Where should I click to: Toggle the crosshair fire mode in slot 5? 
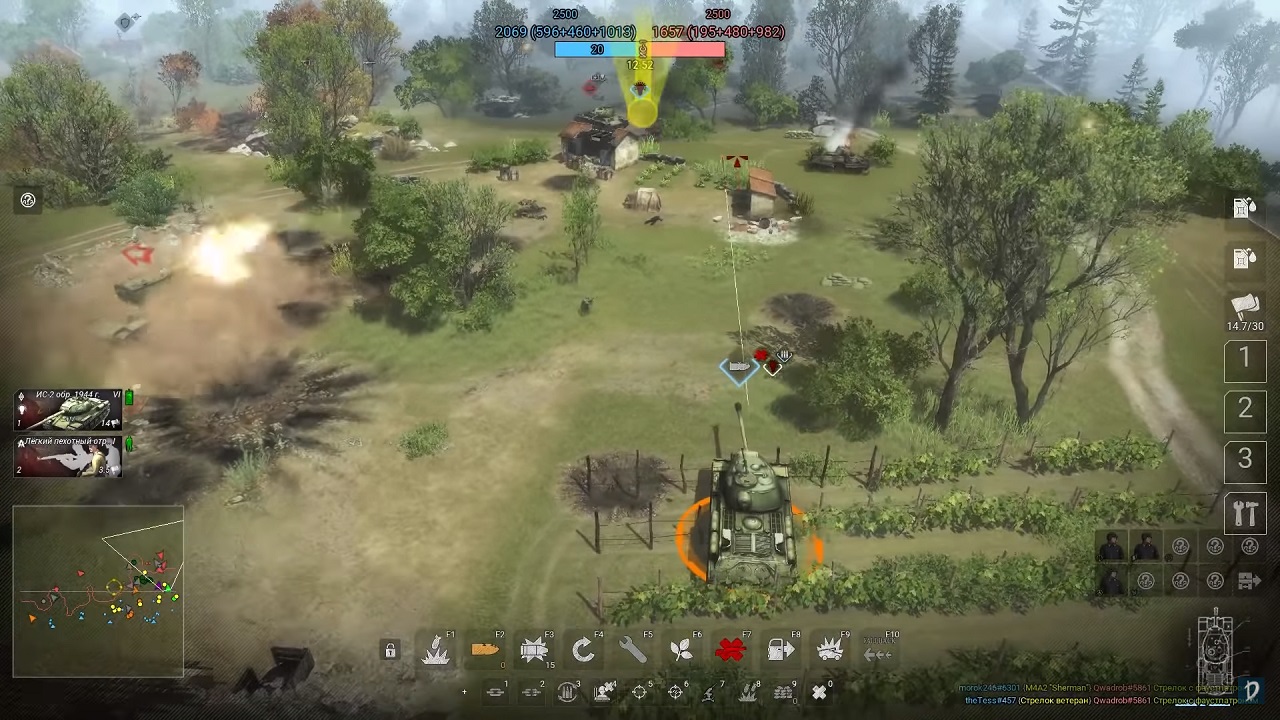tap(640, 690)
